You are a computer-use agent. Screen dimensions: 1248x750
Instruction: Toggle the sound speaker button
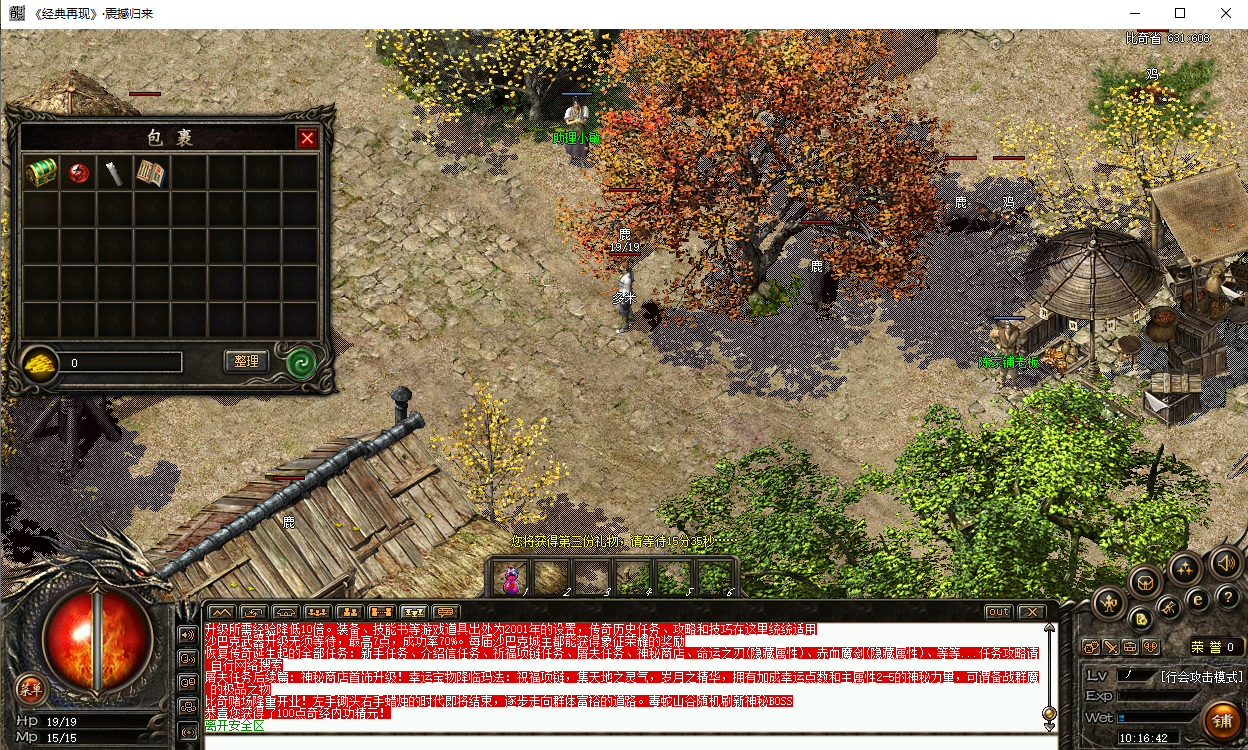coord(1226,563)
